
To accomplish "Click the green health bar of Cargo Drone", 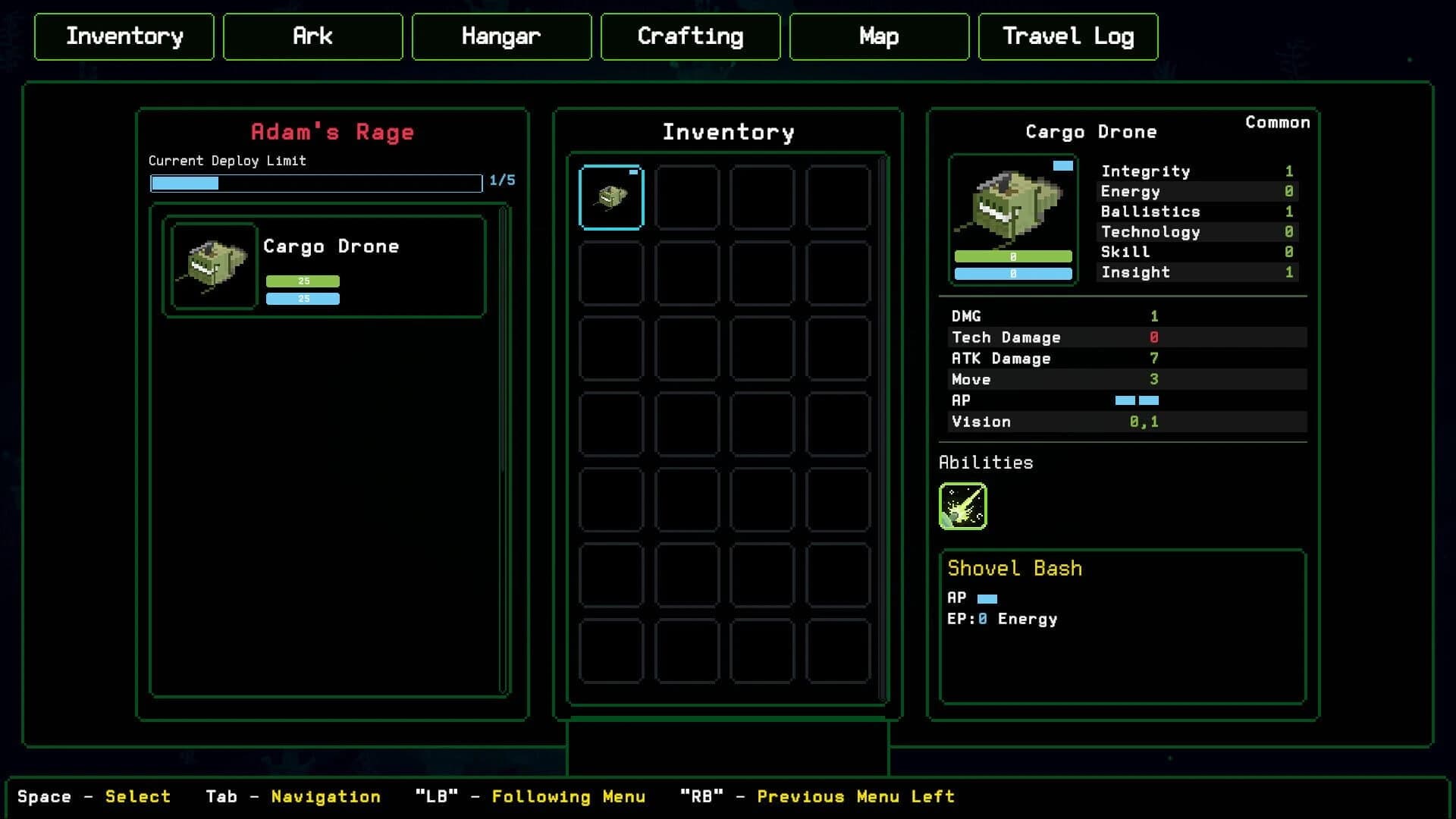I will coord(303,280).
